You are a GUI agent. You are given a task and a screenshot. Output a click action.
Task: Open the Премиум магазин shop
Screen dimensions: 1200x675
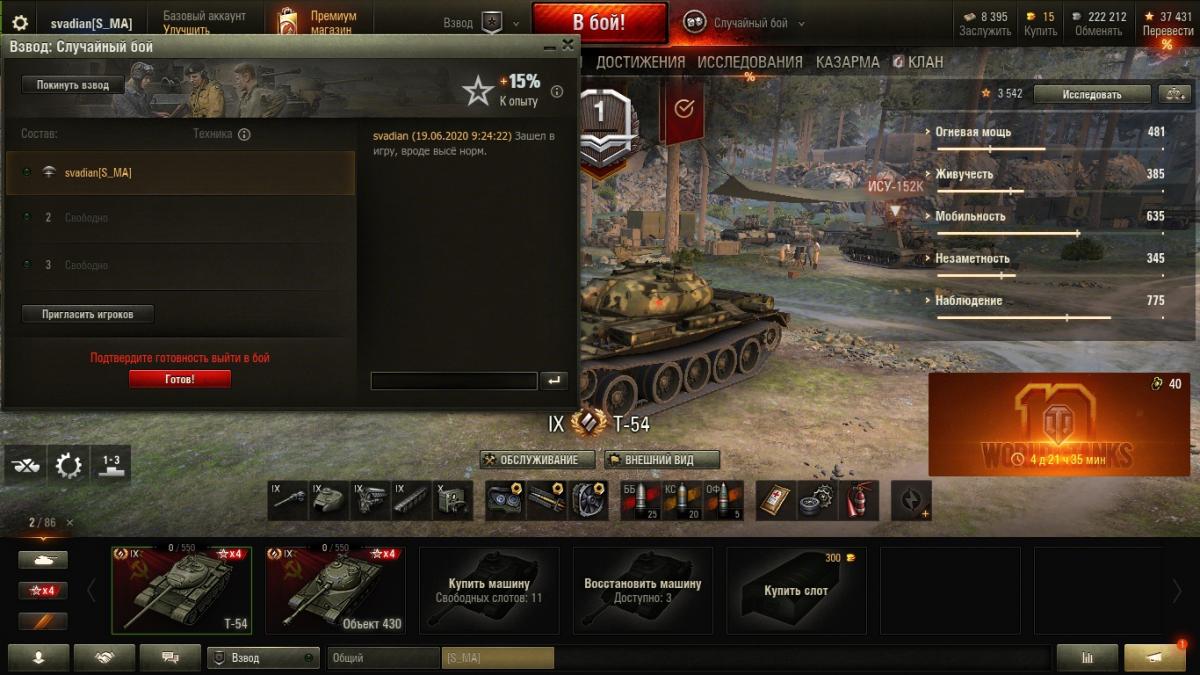tap(320, 23)
